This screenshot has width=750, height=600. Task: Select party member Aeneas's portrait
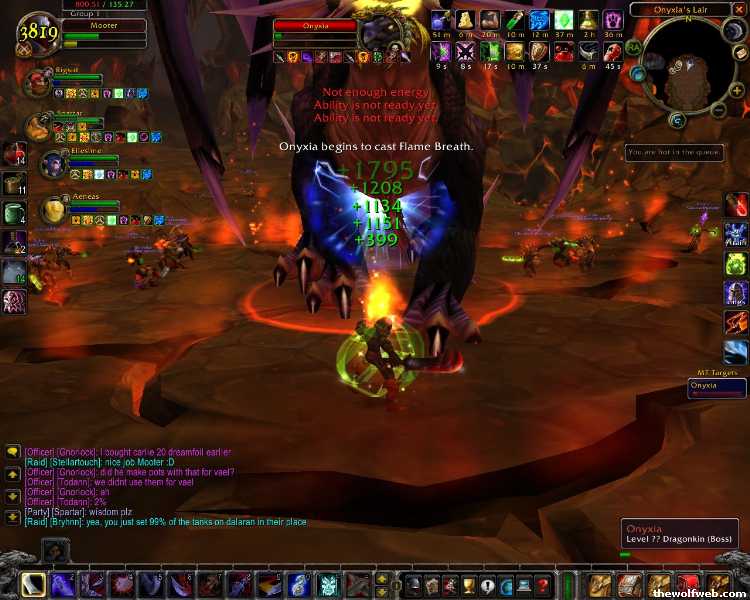(x=50, y=209)
